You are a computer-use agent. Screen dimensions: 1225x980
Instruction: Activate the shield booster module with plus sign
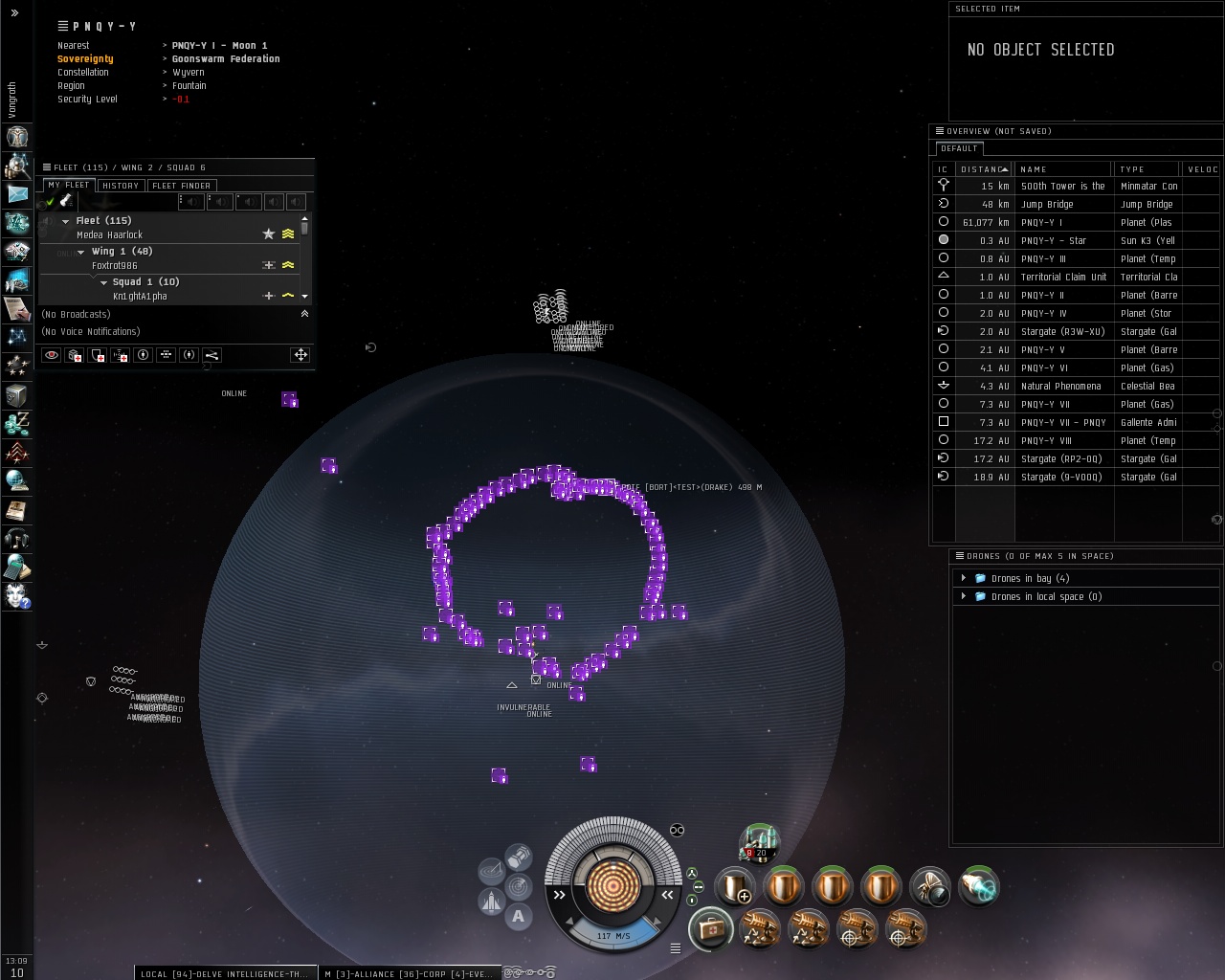[x=734, y=887]
